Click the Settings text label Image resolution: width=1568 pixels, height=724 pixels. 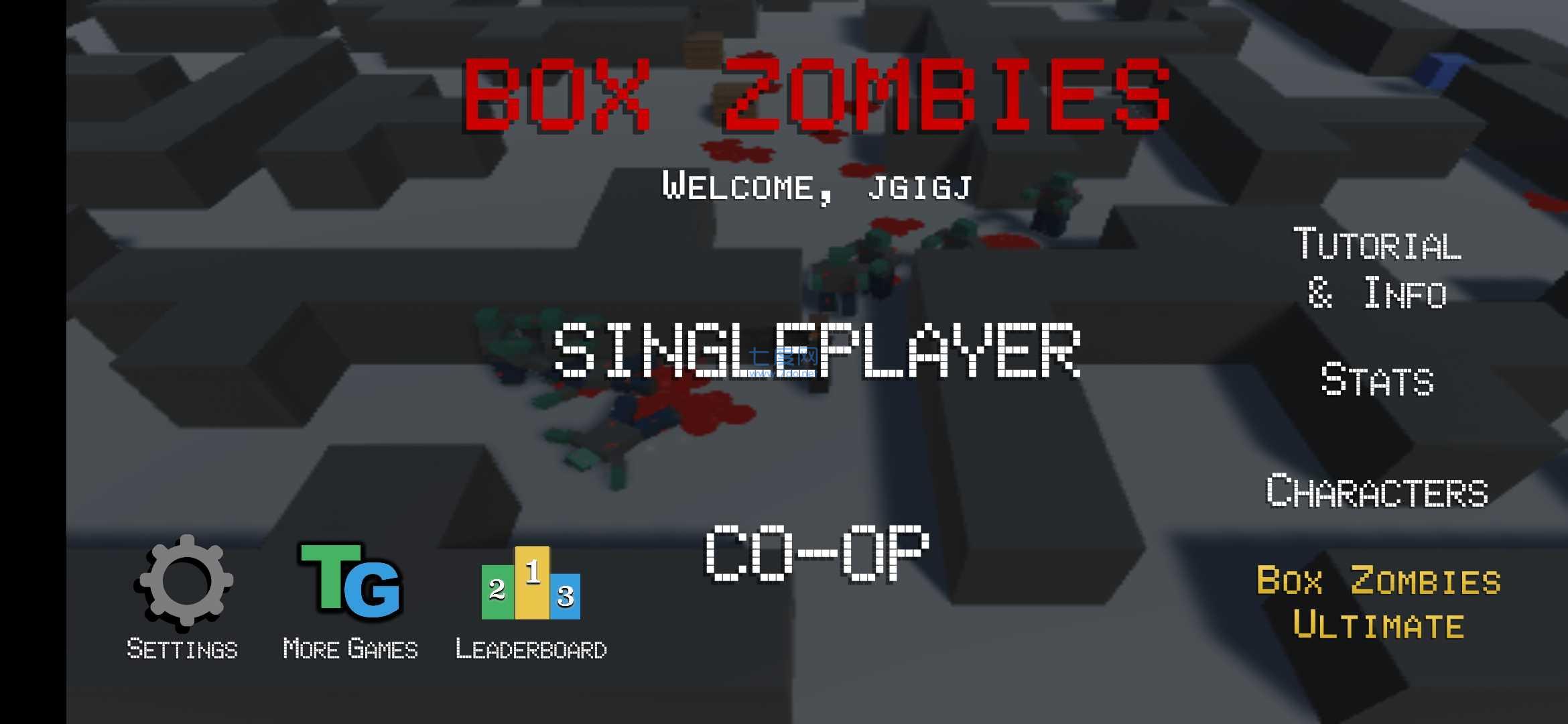[x=182, y=647]
